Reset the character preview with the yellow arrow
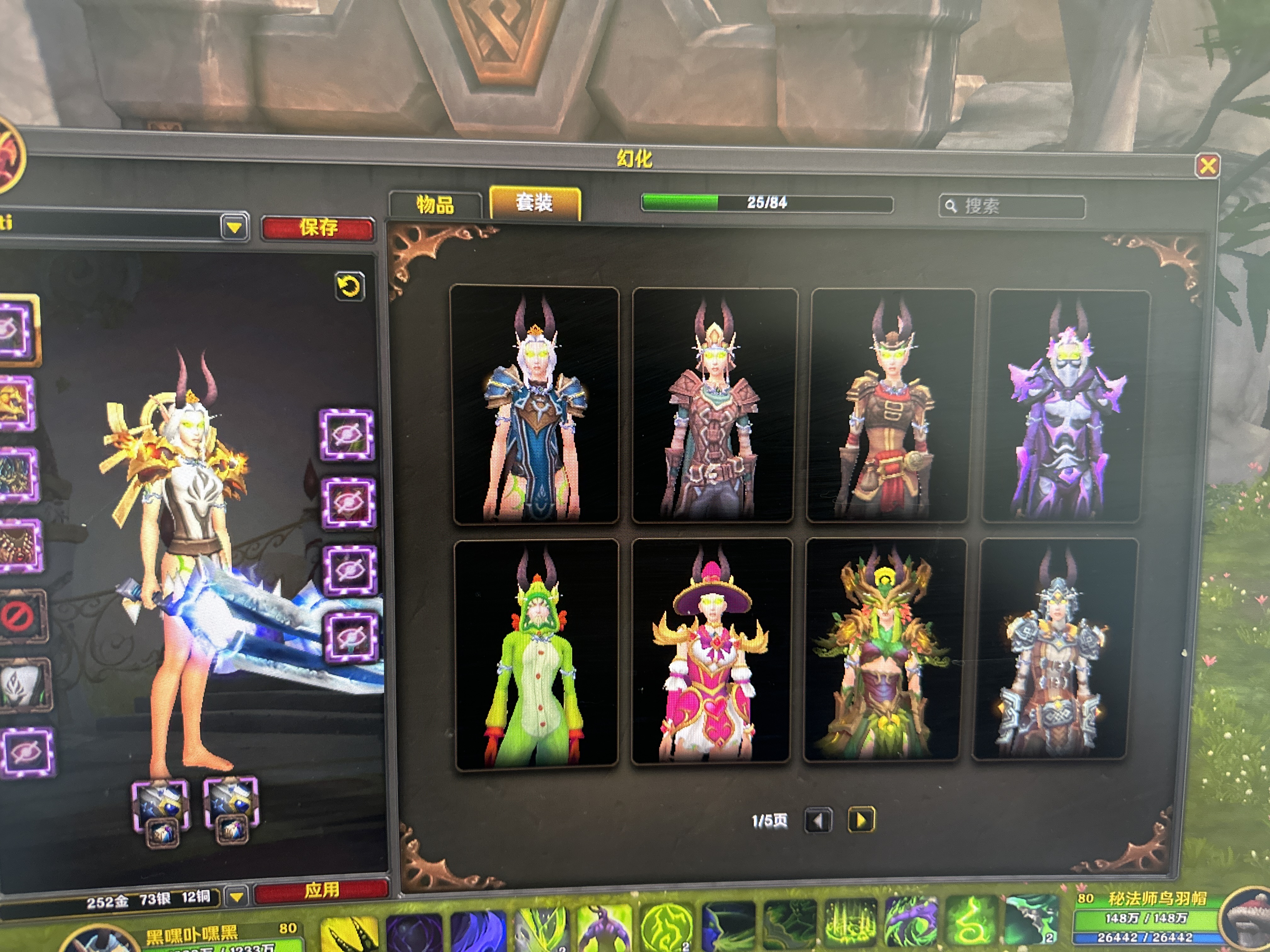Screen dimensions: 1270x952 point(350,286)
